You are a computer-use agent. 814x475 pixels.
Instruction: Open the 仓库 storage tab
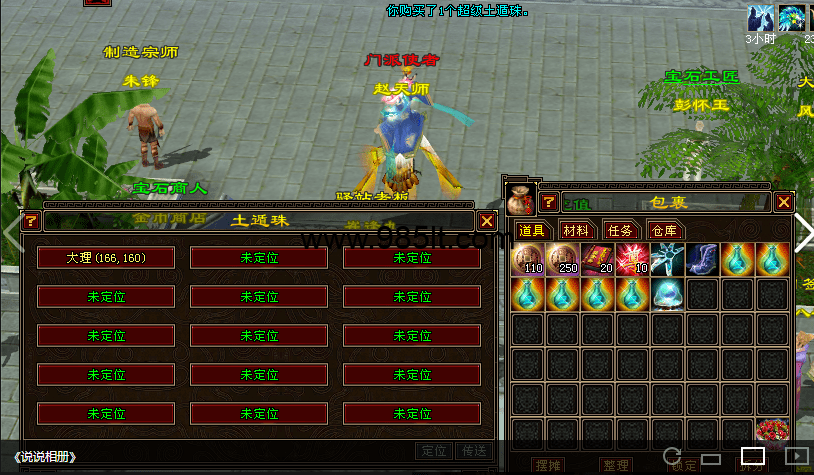click(x=664, y=231)
